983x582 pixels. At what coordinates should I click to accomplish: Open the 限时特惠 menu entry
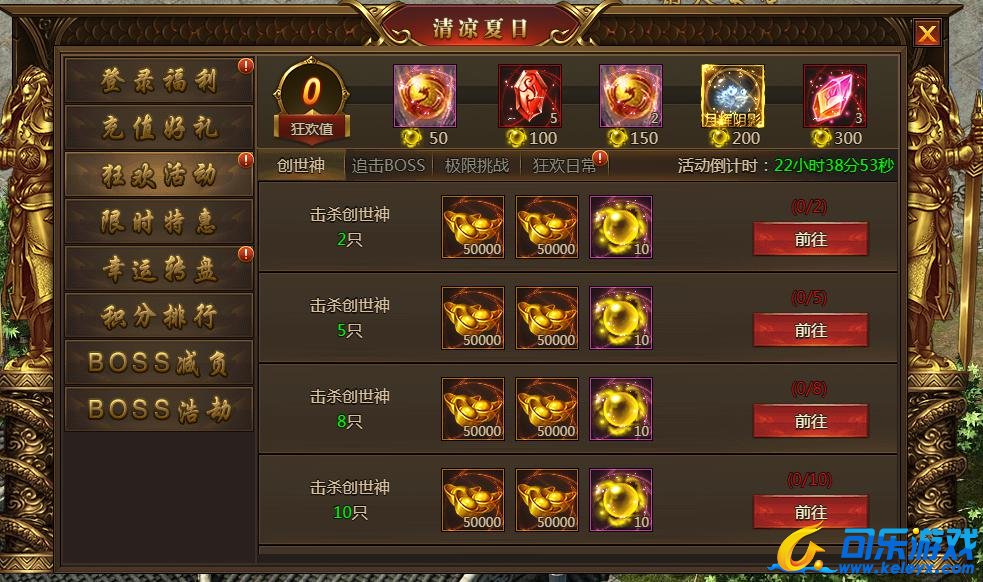(158, 221)
